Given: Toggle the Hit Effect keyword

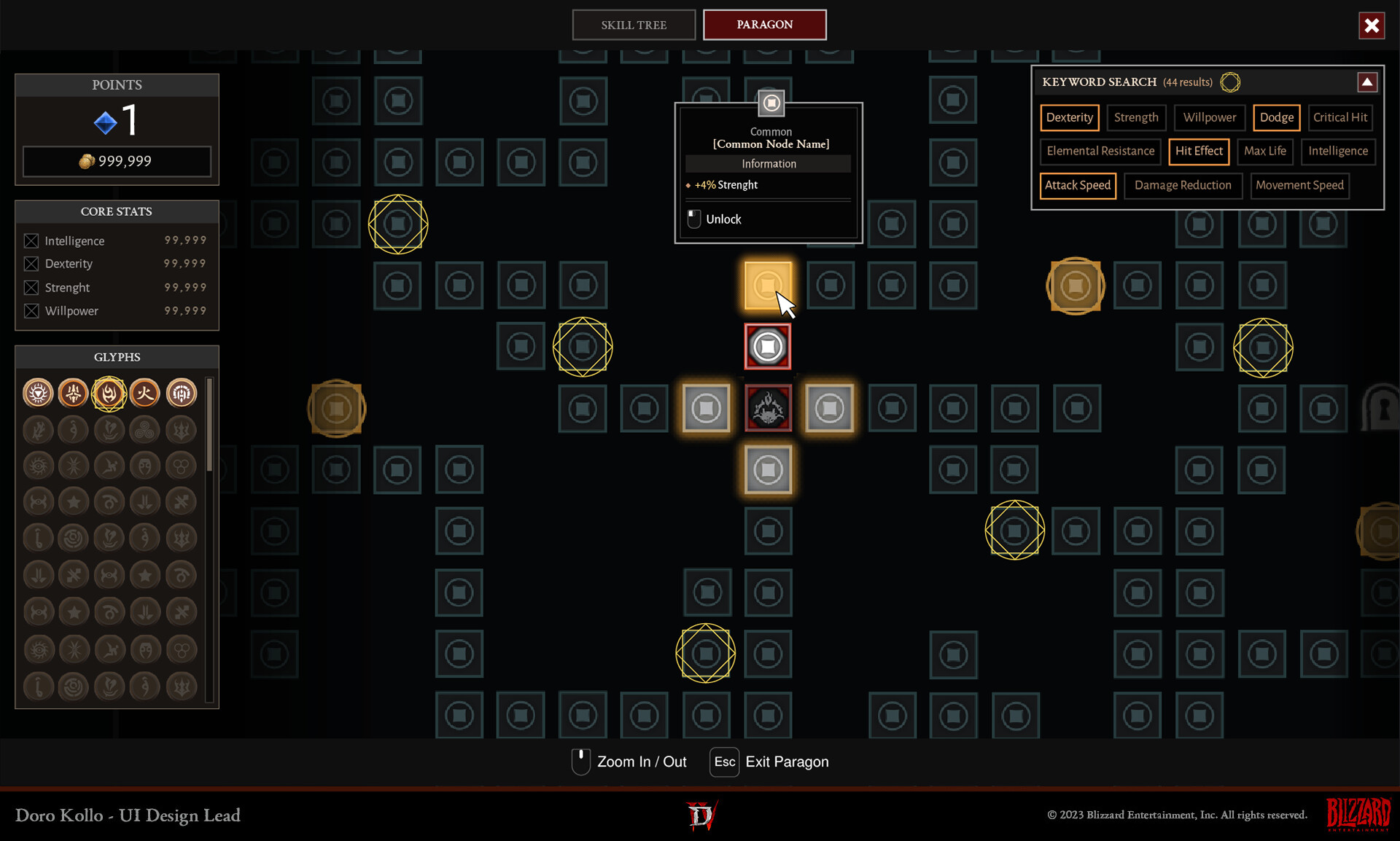Looking at the screenshot, I should pyautogui.click(x=1199, y=151).
